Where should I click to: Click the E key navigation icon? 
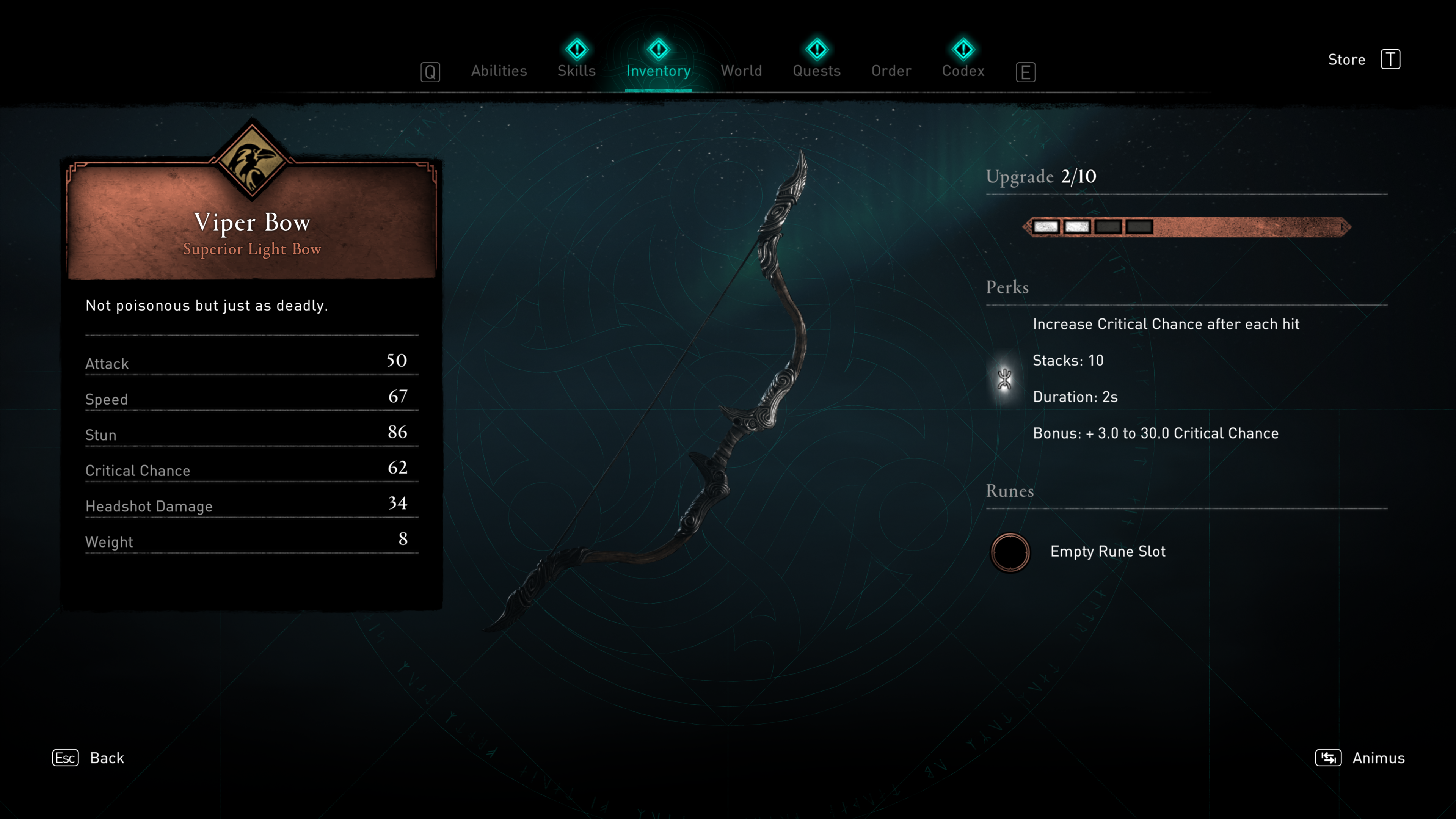point(1026,72)
